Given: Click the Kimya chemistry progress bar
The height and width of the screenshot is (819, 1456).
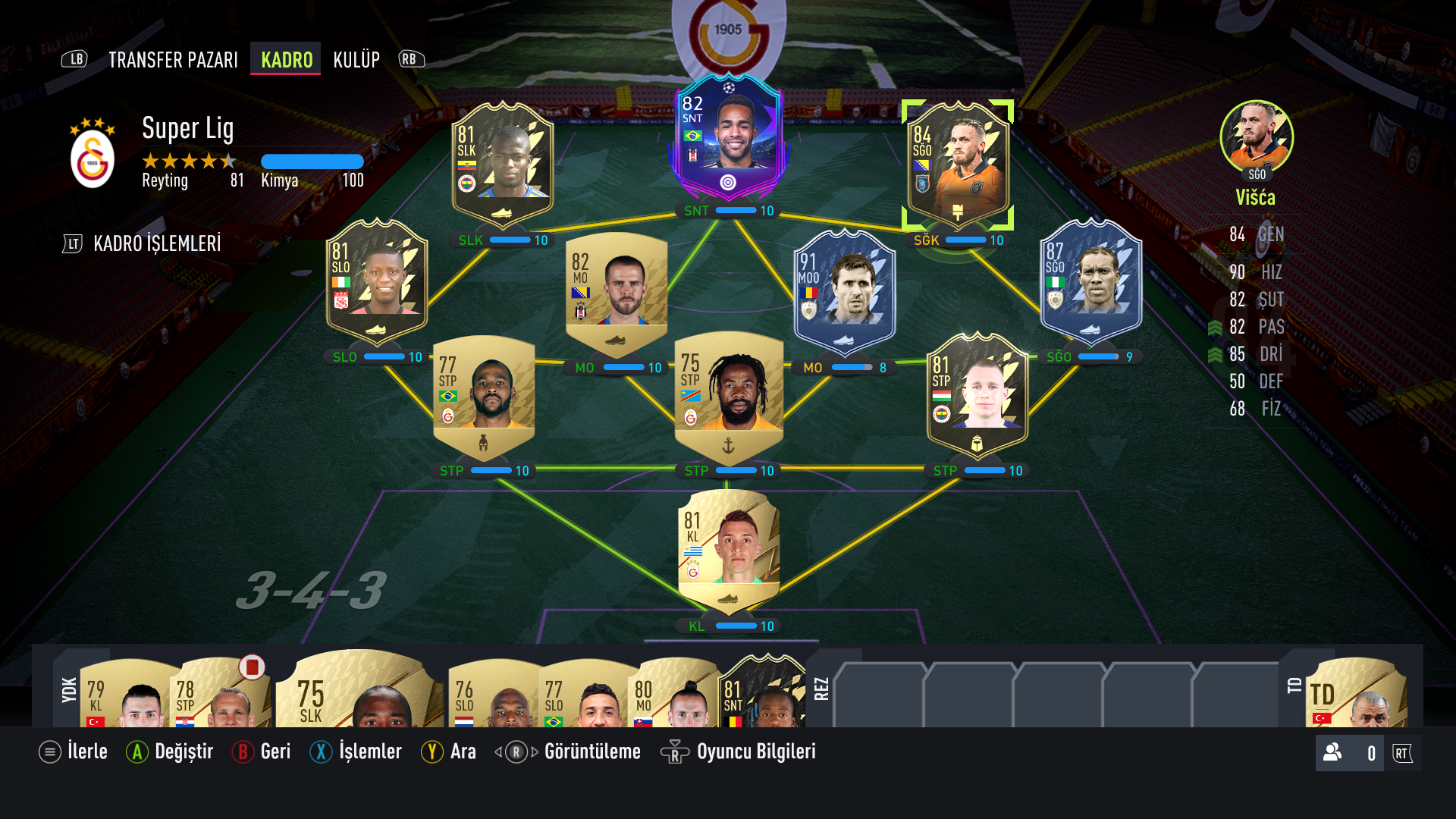Looking at the screenshot, I should [311, 161].
